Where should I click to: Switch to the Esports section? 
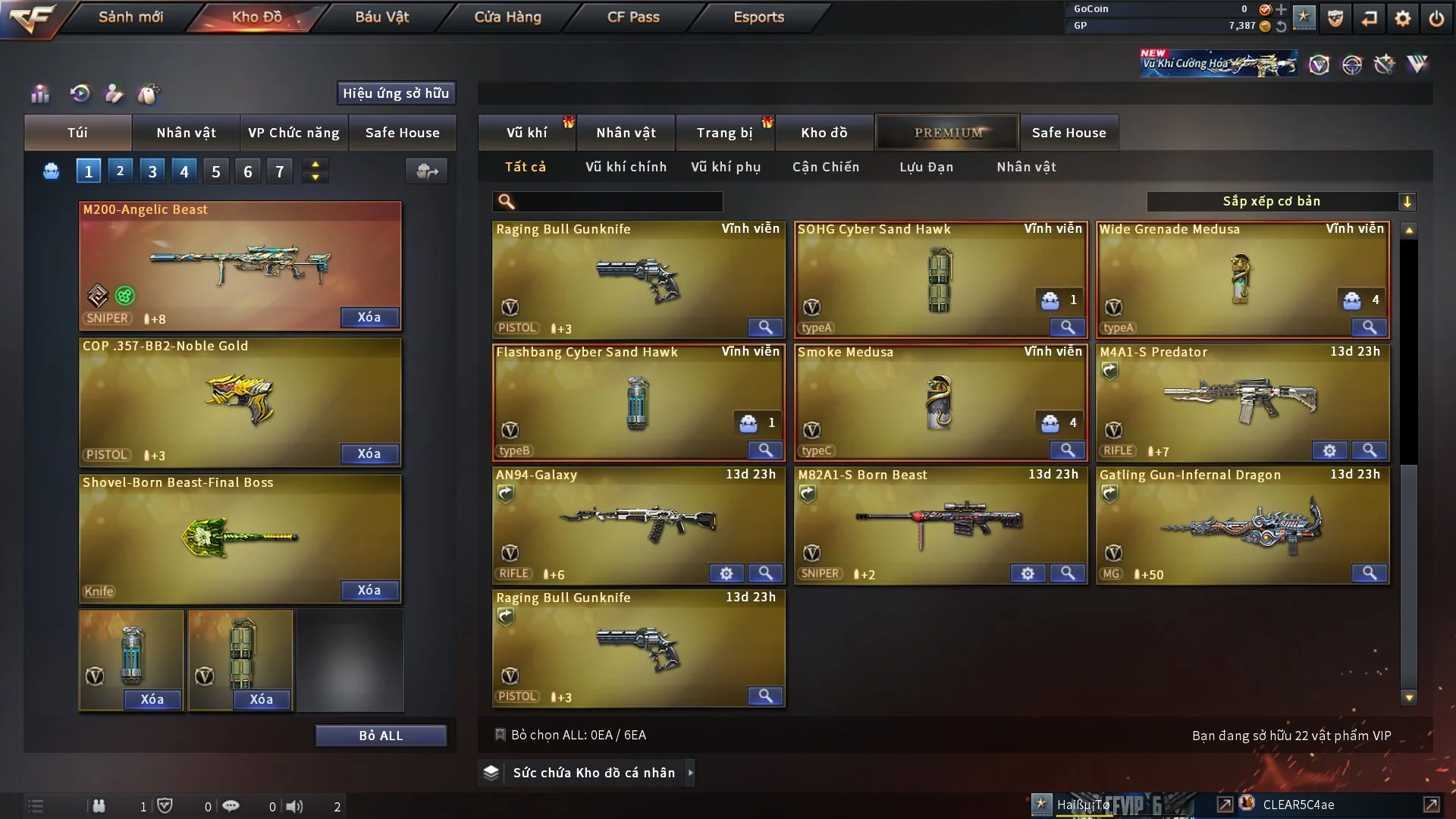pos(758,17)
